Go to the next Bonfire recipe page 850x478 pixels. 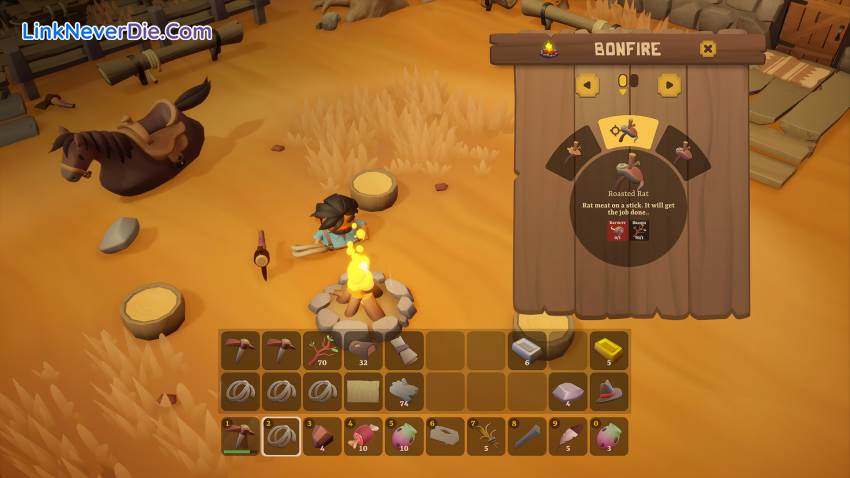(x=669, y=85)
